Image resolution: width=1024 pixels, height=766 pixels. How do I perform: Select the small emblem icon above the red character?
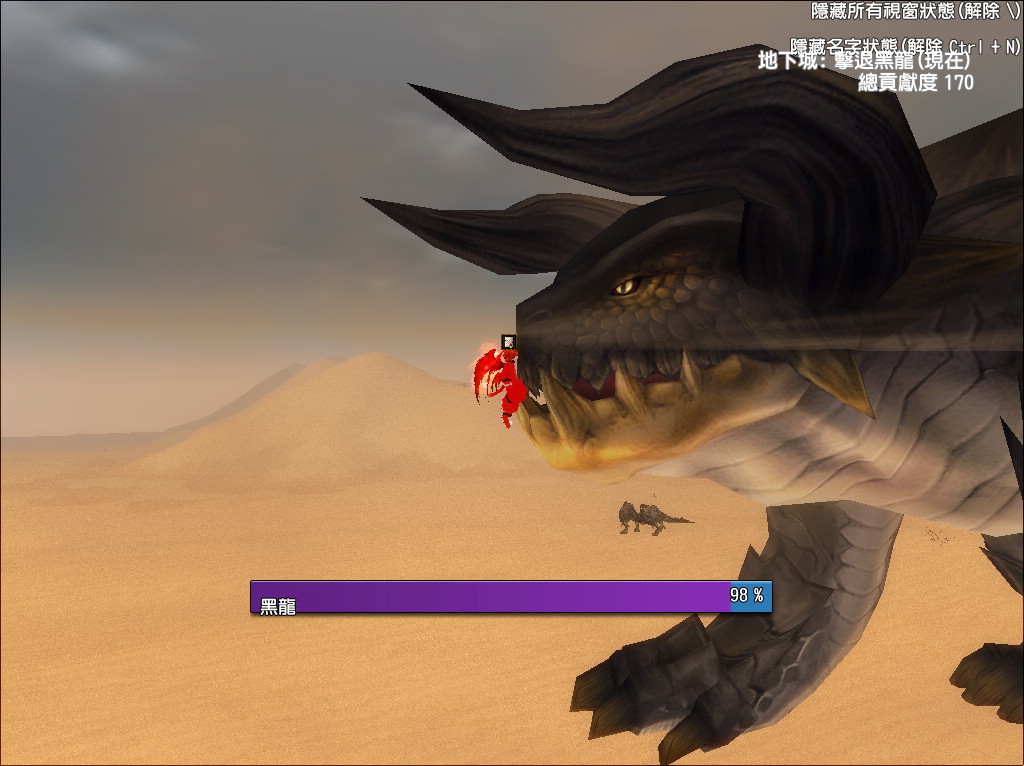(x=509, y=342)
